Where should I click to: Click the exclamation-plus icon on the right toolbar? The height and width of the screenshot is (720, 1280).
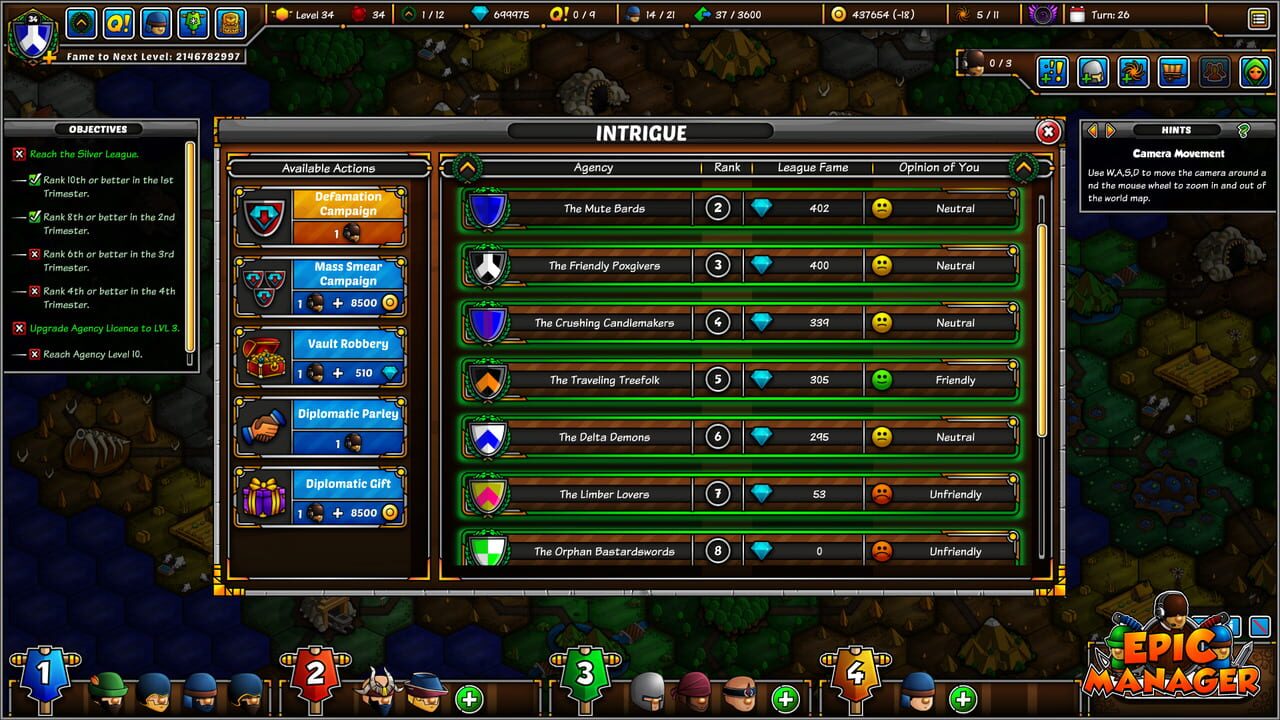coord(1053,71)
